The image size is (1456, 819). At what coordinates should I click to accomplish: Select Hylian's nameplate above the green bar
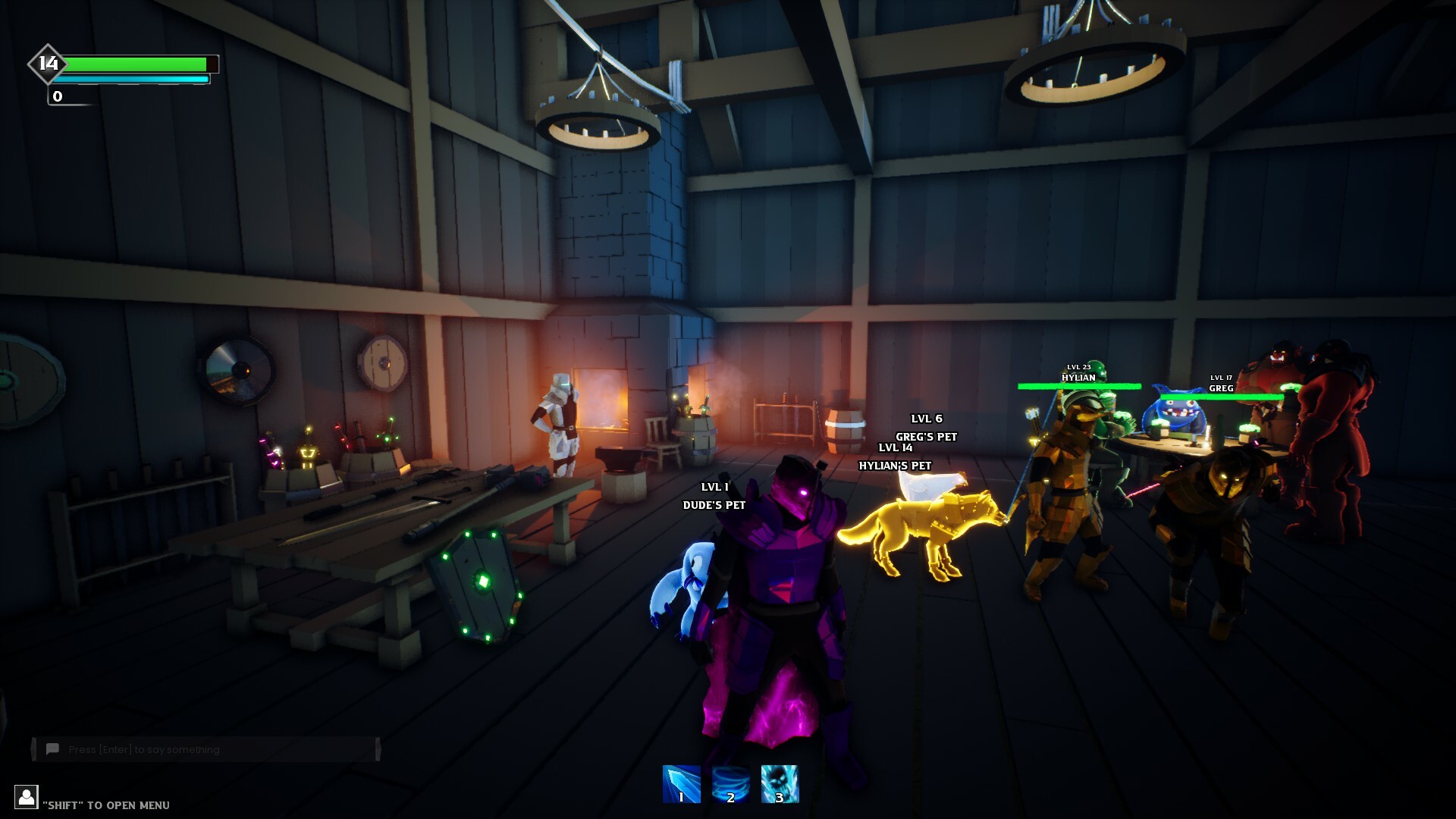coord(1078,373)
